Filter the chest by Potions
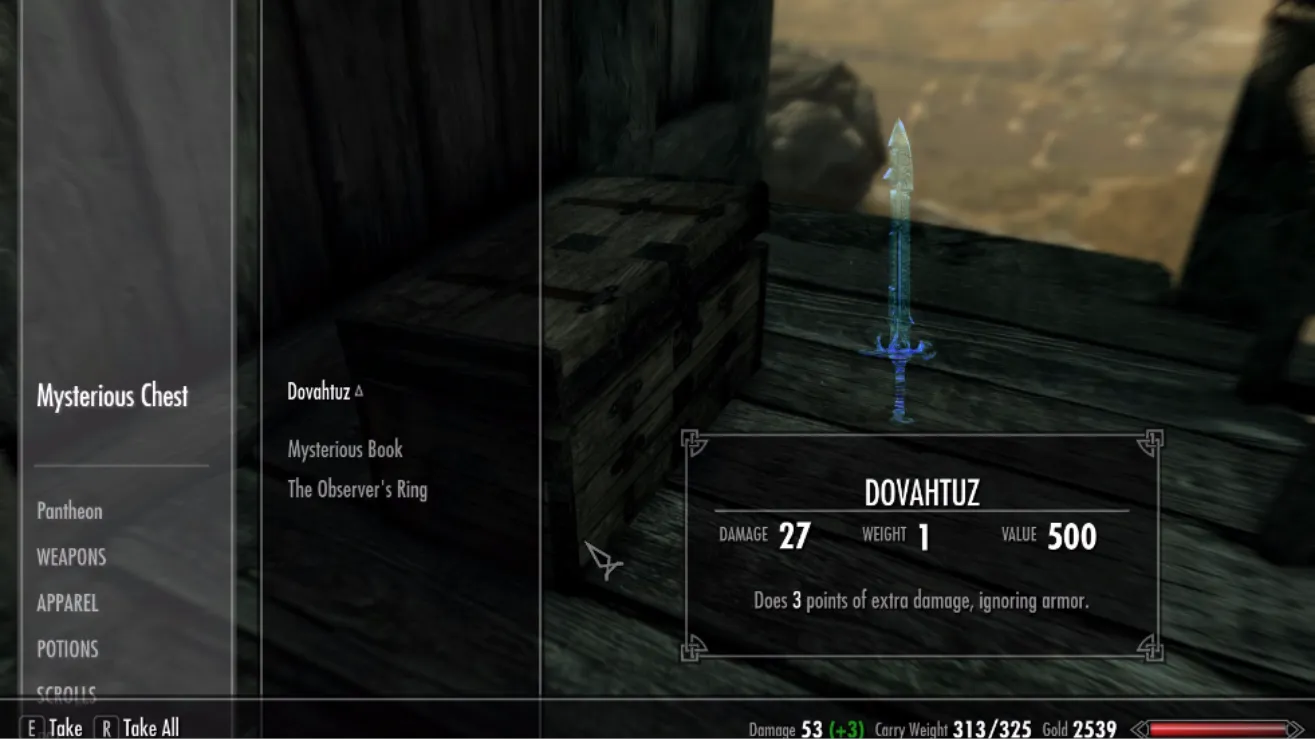 [x=68, y=649]
